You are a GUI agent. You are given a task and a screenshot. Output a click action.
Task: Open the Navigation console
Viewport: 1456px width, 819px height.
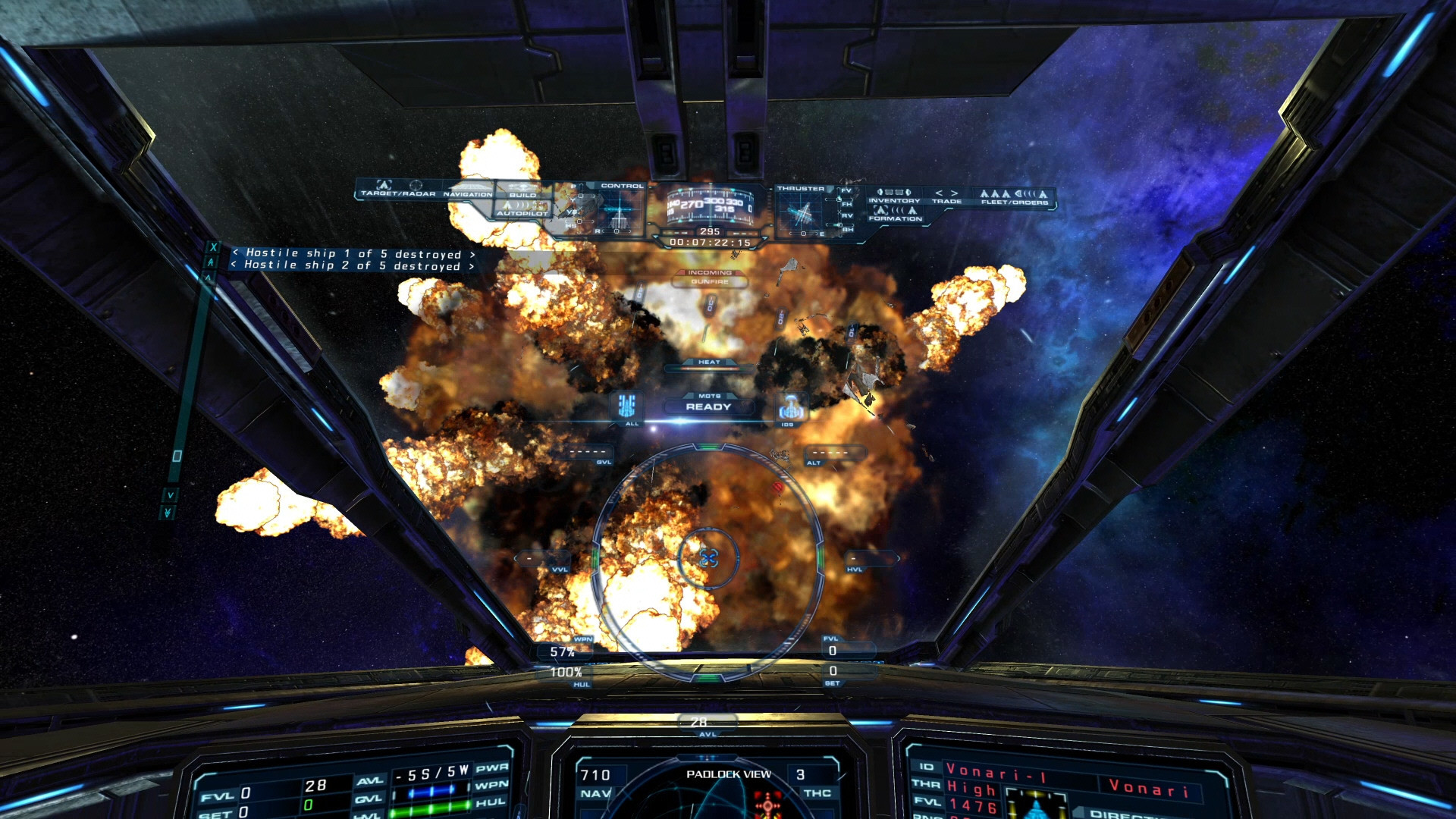point(467,190)
